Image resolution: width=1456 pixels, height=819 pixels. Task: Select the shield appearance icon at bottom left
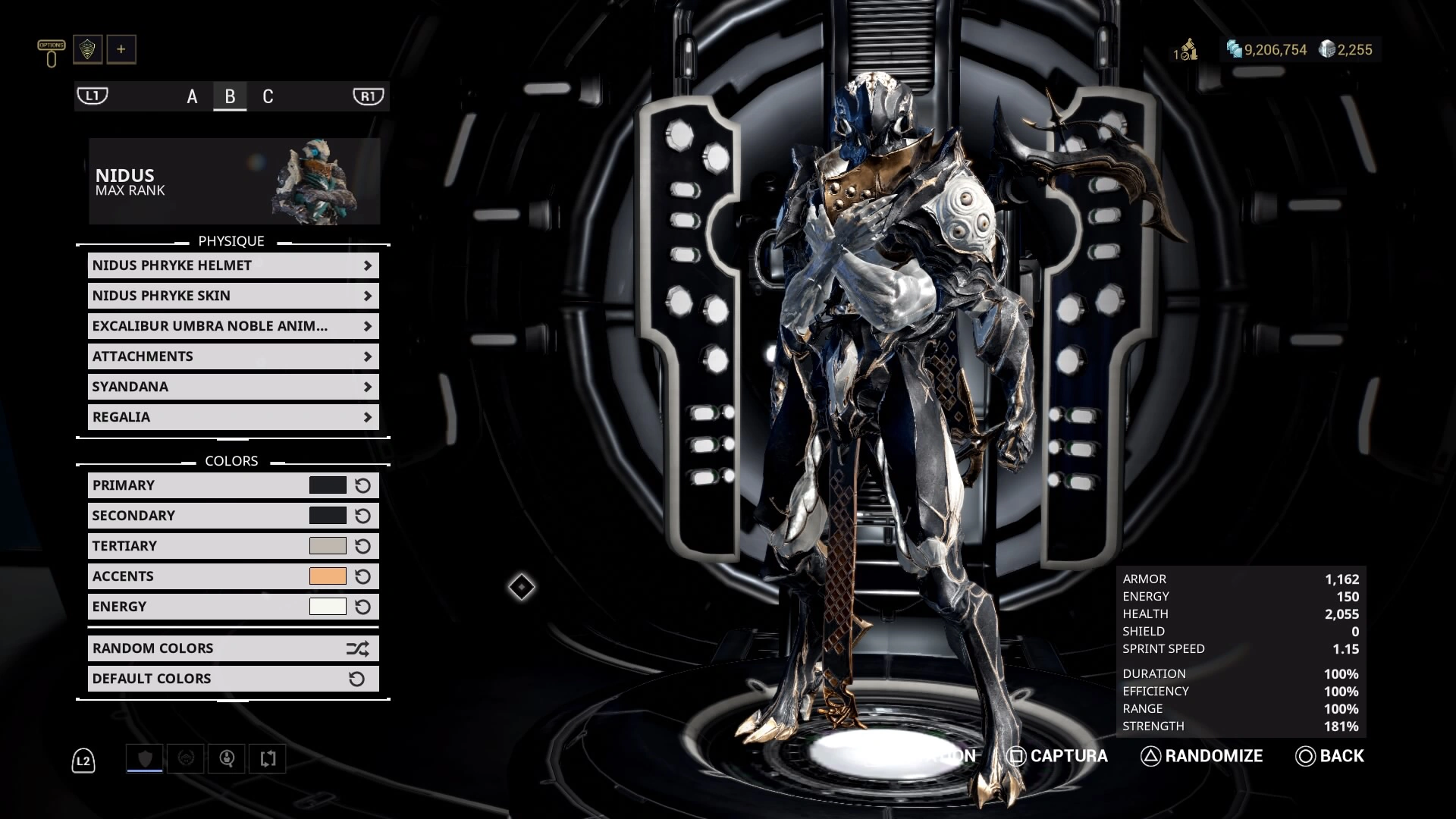pyautogui.click(x=144, y=758)
